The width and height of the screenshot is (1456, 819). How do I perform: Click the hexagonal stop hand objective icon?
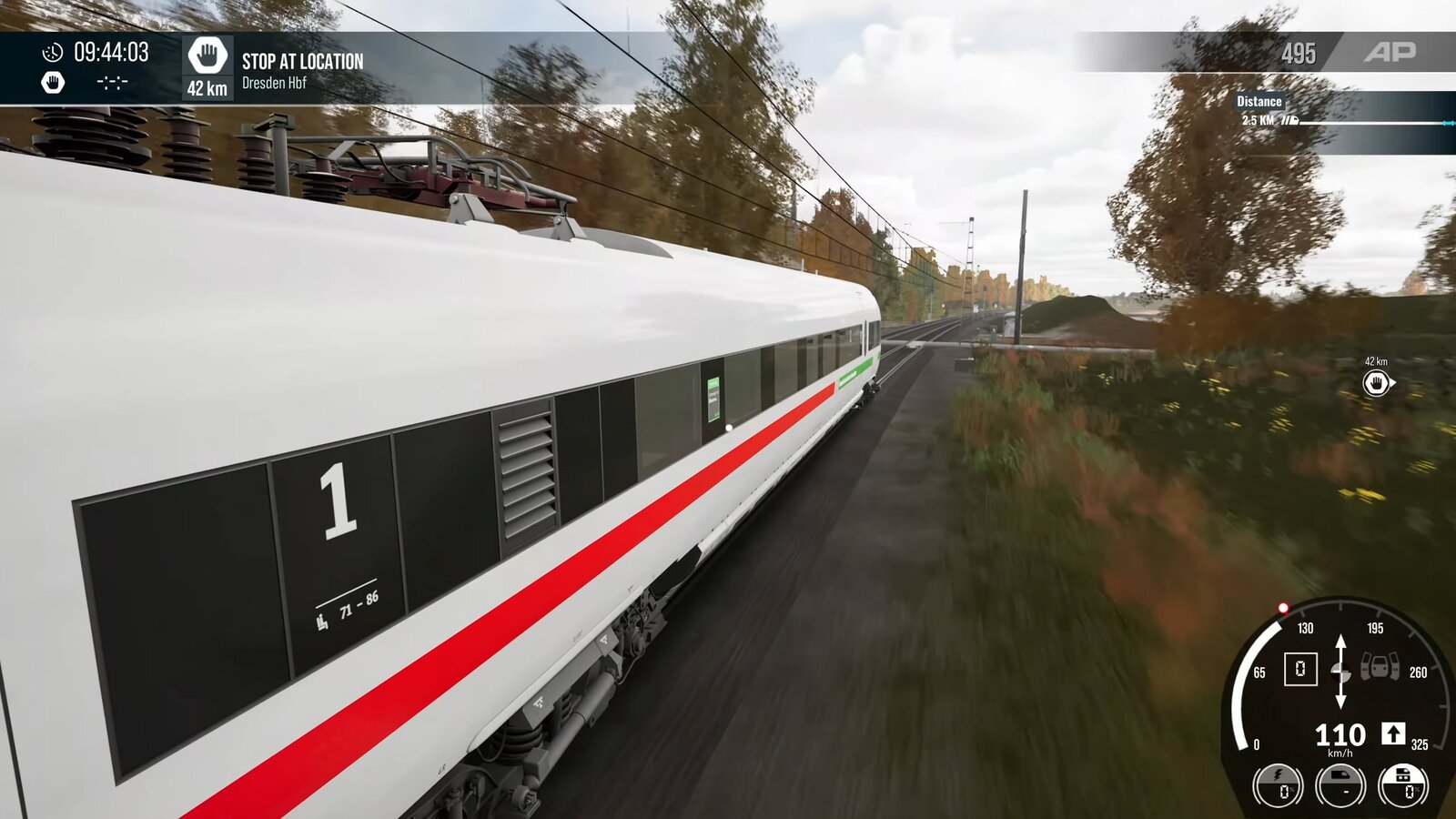[207, 56]
